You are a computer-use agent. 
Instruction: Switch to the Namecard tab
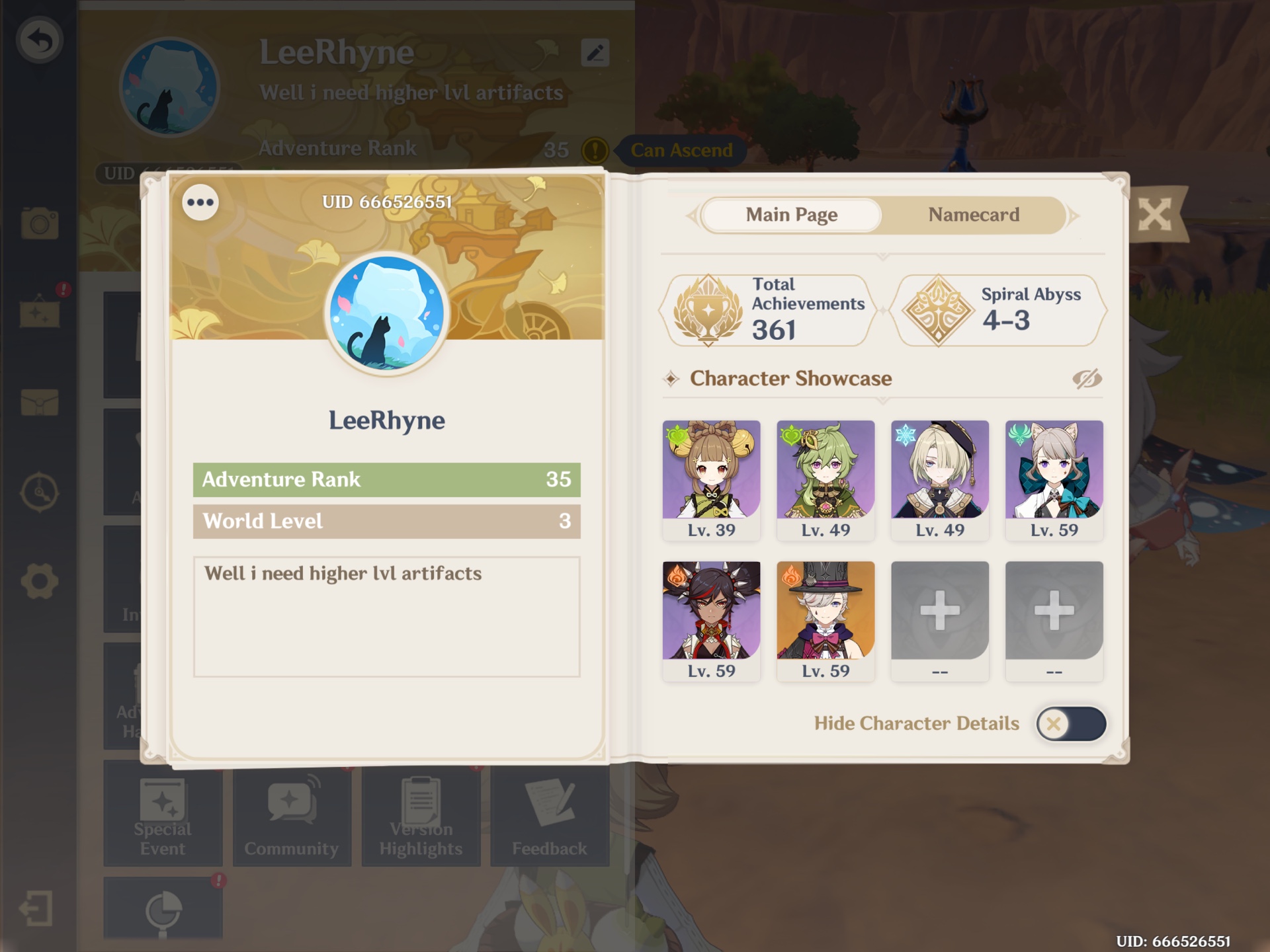click(973, 215)
